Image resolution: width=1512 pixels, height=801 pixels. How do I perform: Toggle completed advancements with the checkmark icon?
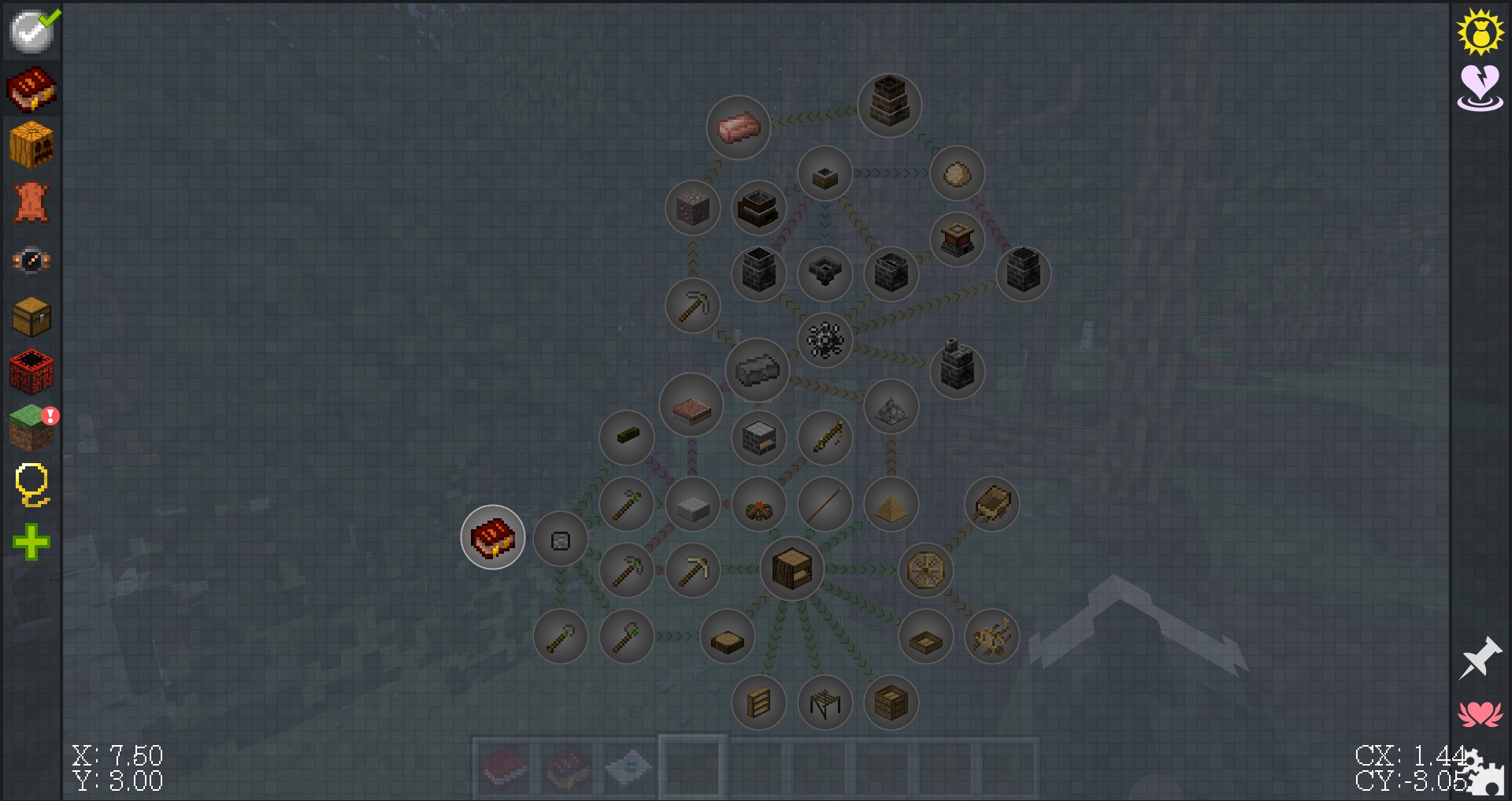point(31,32)
